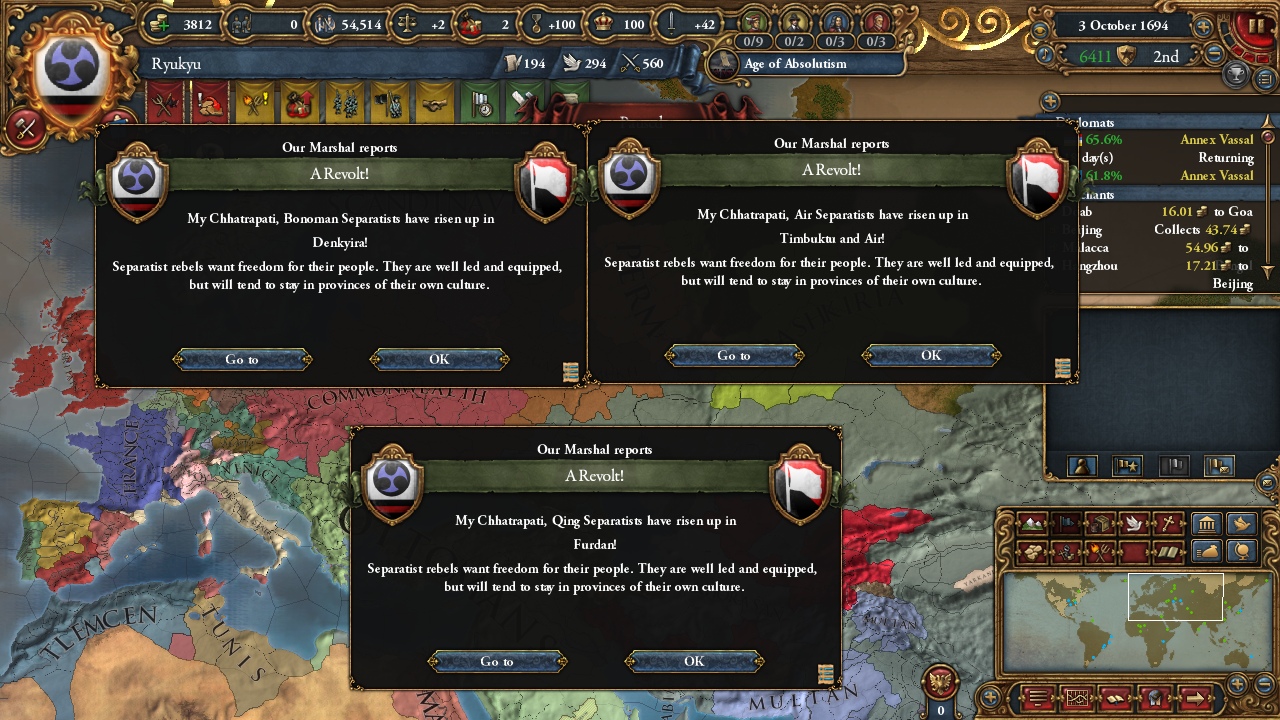Pause the game with the red pause button
Viewport: 1280px width, 720px height.
(1256, 25)
